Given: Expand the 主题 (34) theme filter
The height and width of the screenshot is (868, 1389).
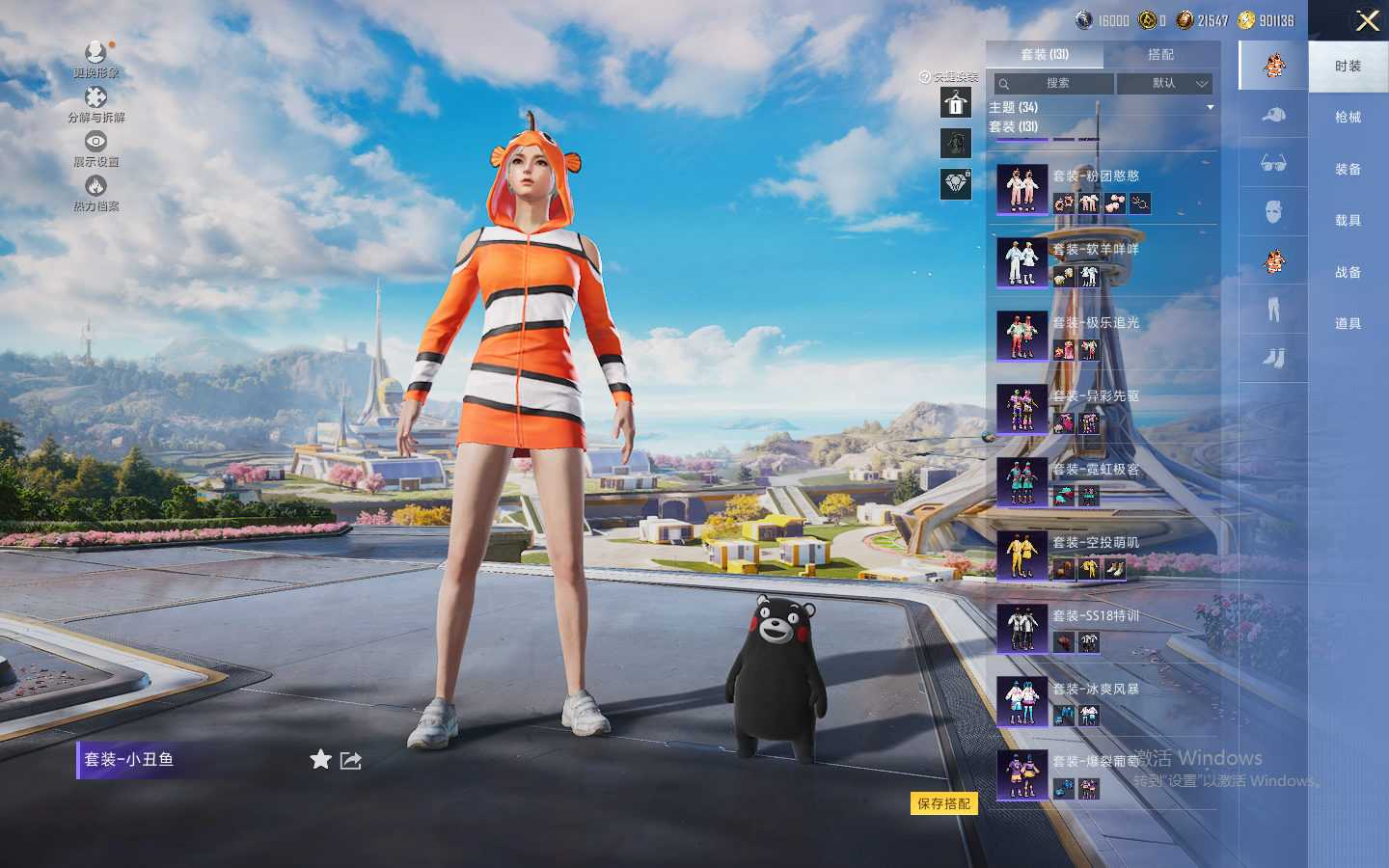Looking at the screenshot, I should (x=1101, y=107).
